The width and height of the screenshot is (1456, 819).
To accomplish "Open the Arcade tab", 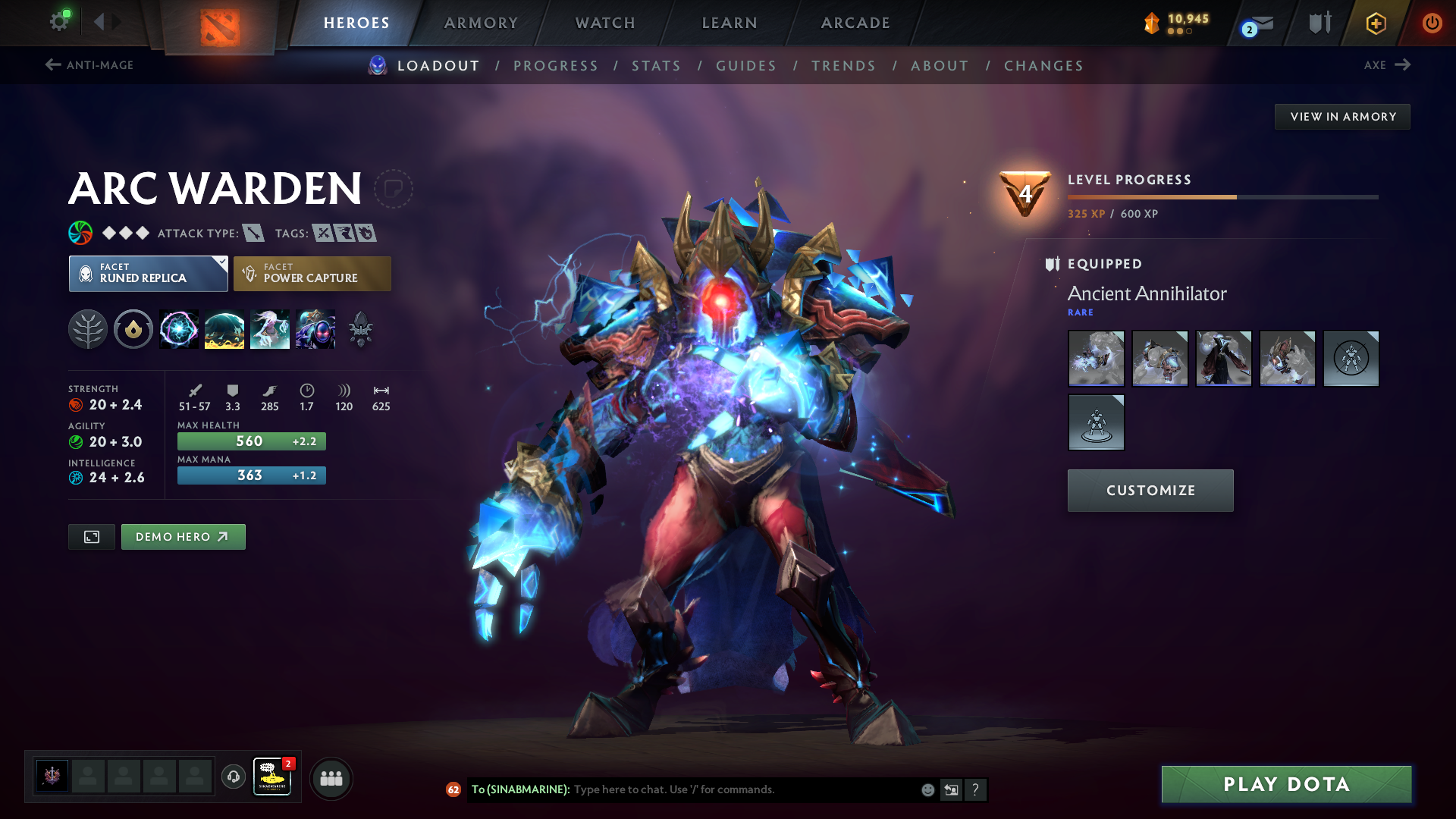I will (x=855, y=23).
